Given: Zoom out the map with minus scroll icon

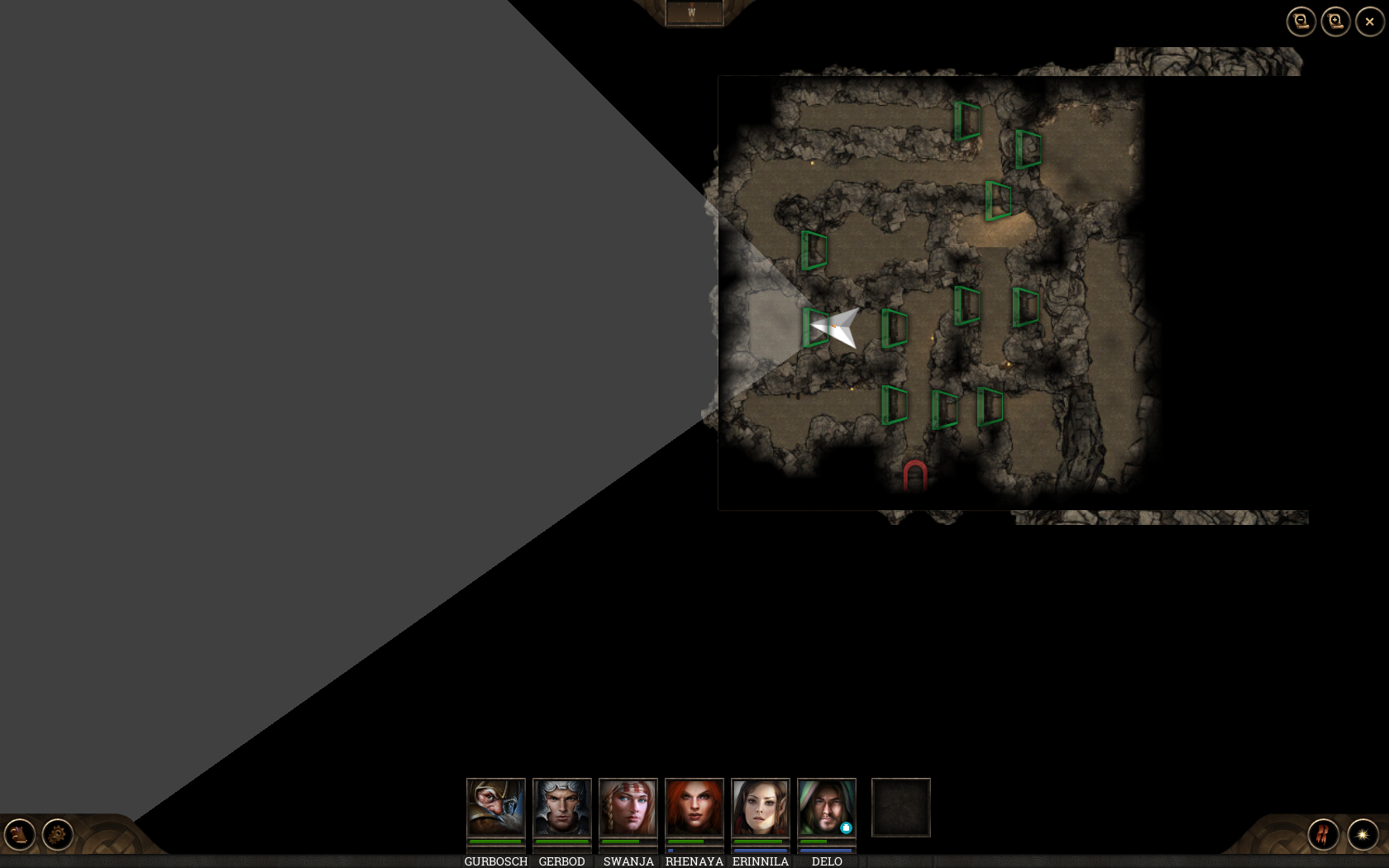Looking at the screenshot, I should [1301, 21].
